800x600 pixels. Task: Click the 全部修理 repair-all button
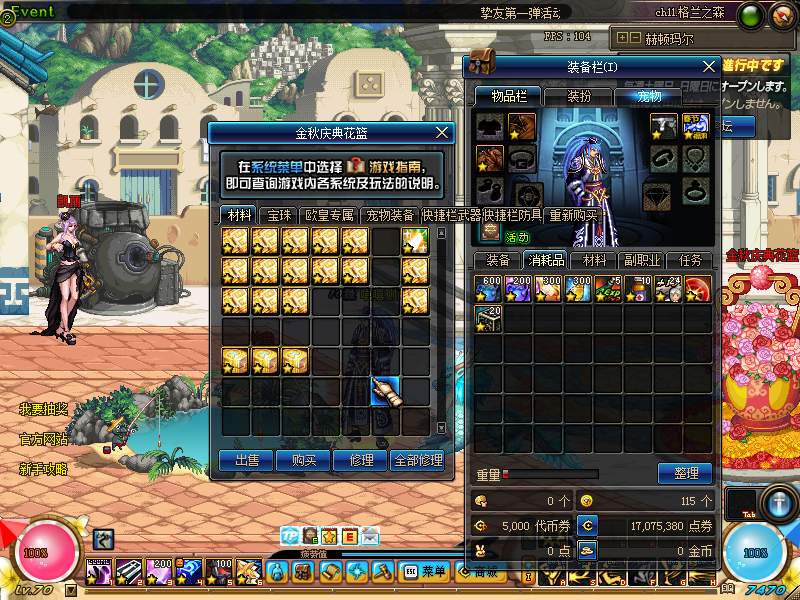[x=417, y=460]
